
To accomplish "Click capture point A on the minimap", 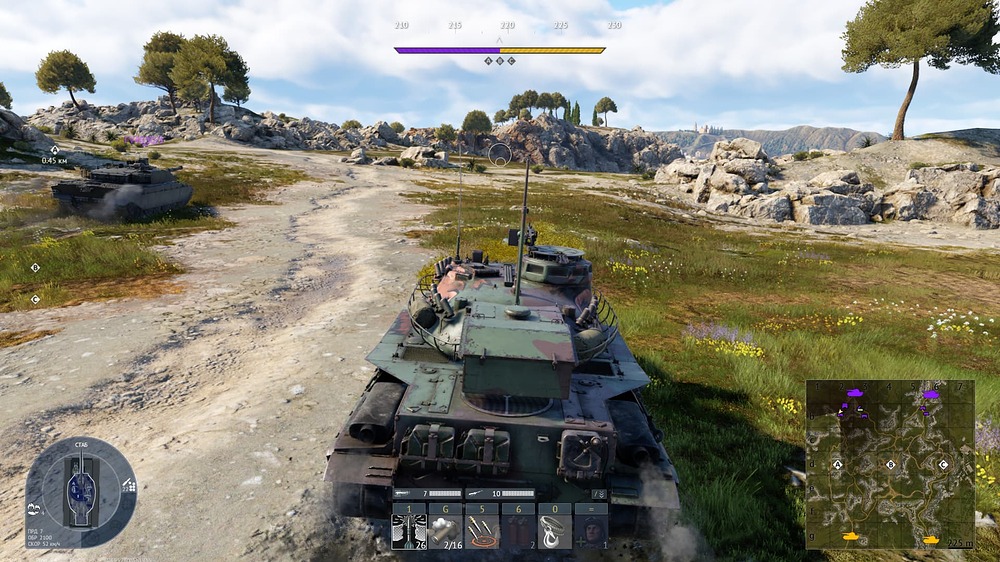I will pyautogui.click(x=838, y=465).
